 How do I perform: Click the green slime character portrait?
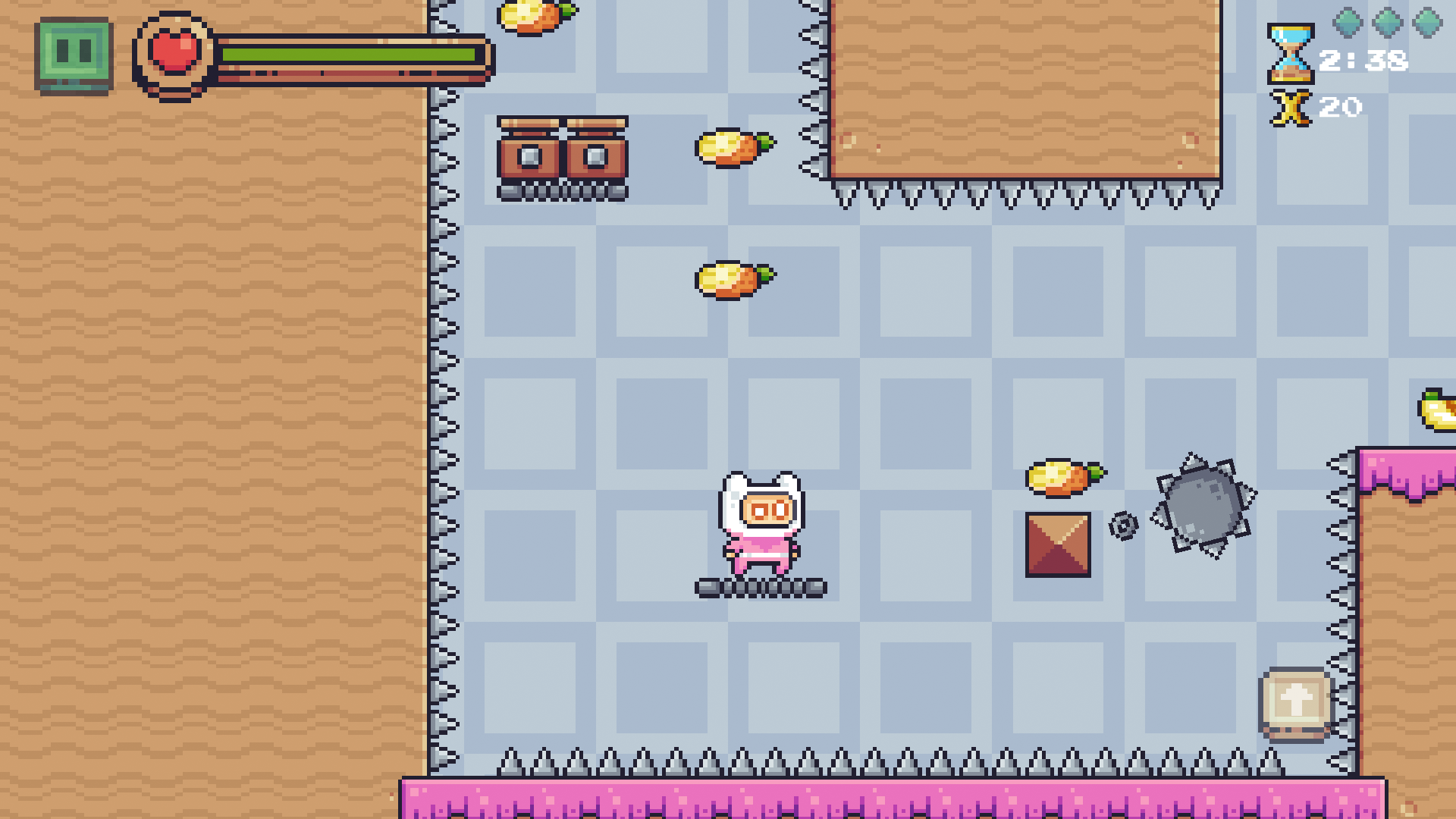[x=74, y=55]
